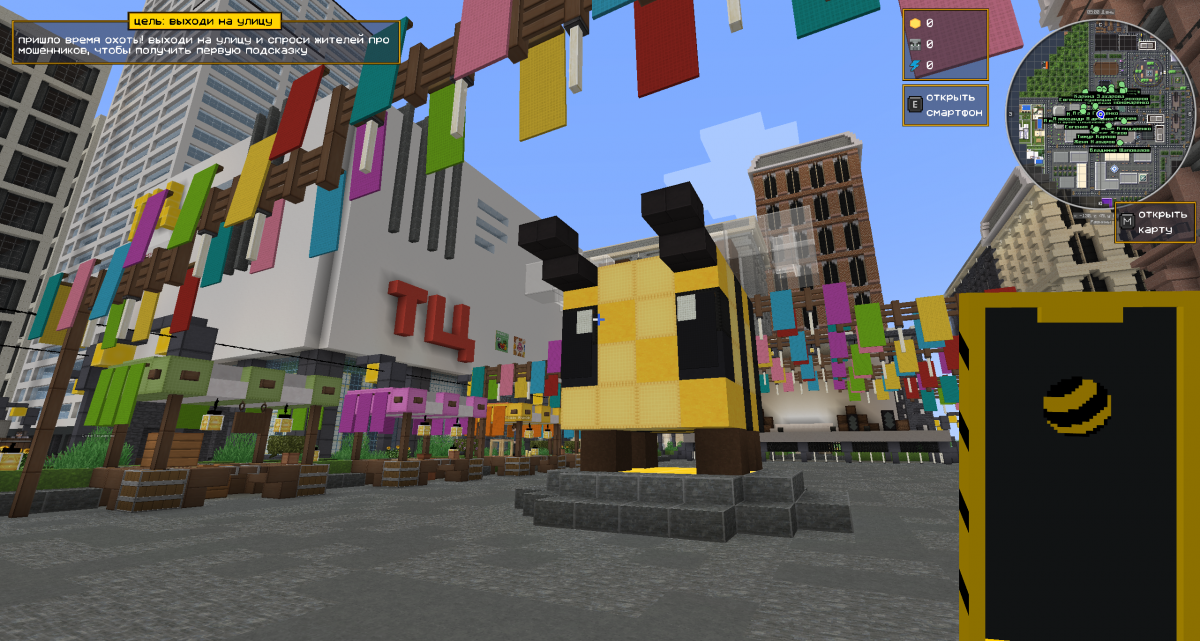
Task: Click the circular city minimap
Action: 1099,115
